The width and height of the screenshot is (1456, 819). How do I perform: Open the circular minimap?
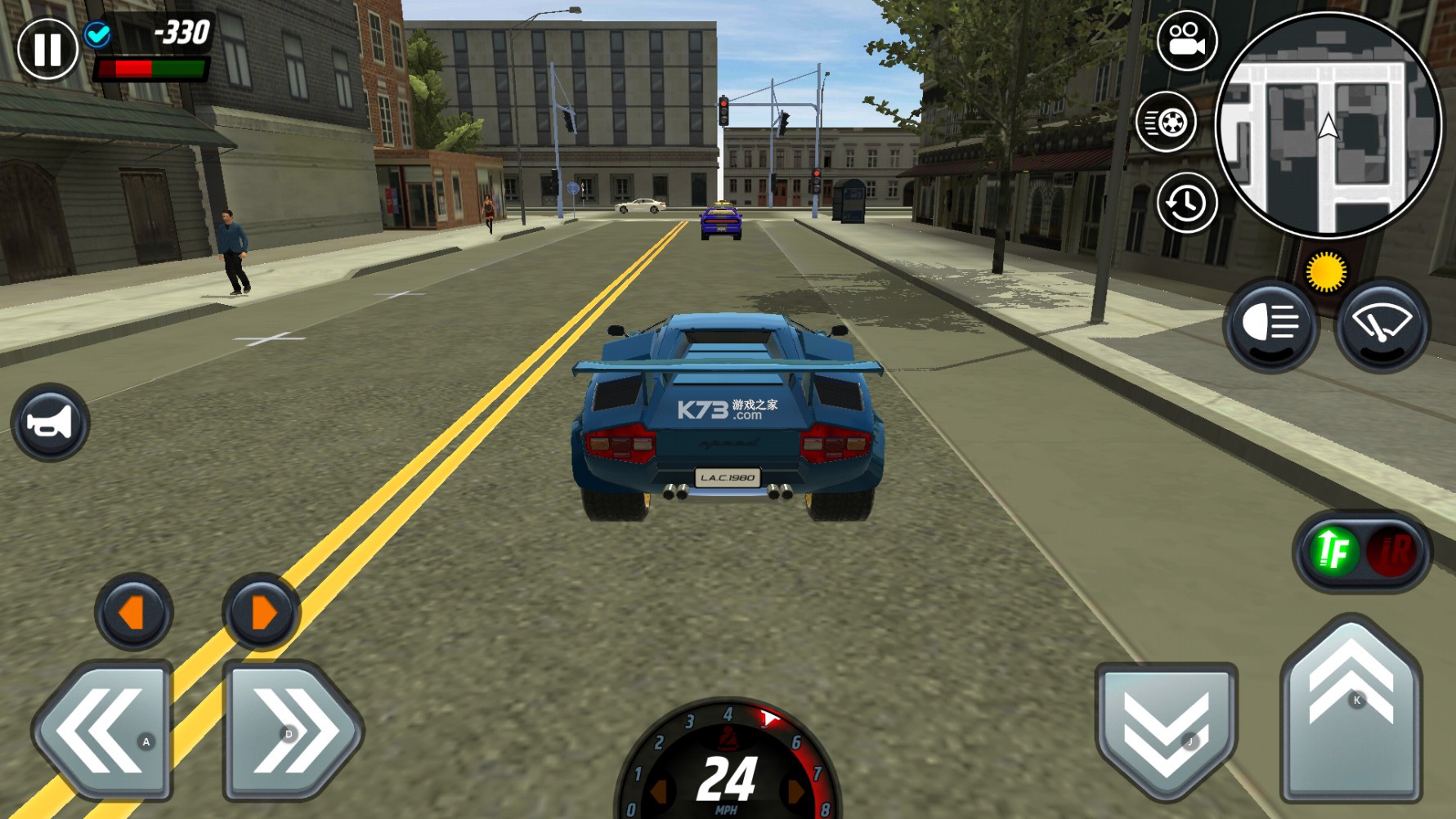pos(1328,125)
